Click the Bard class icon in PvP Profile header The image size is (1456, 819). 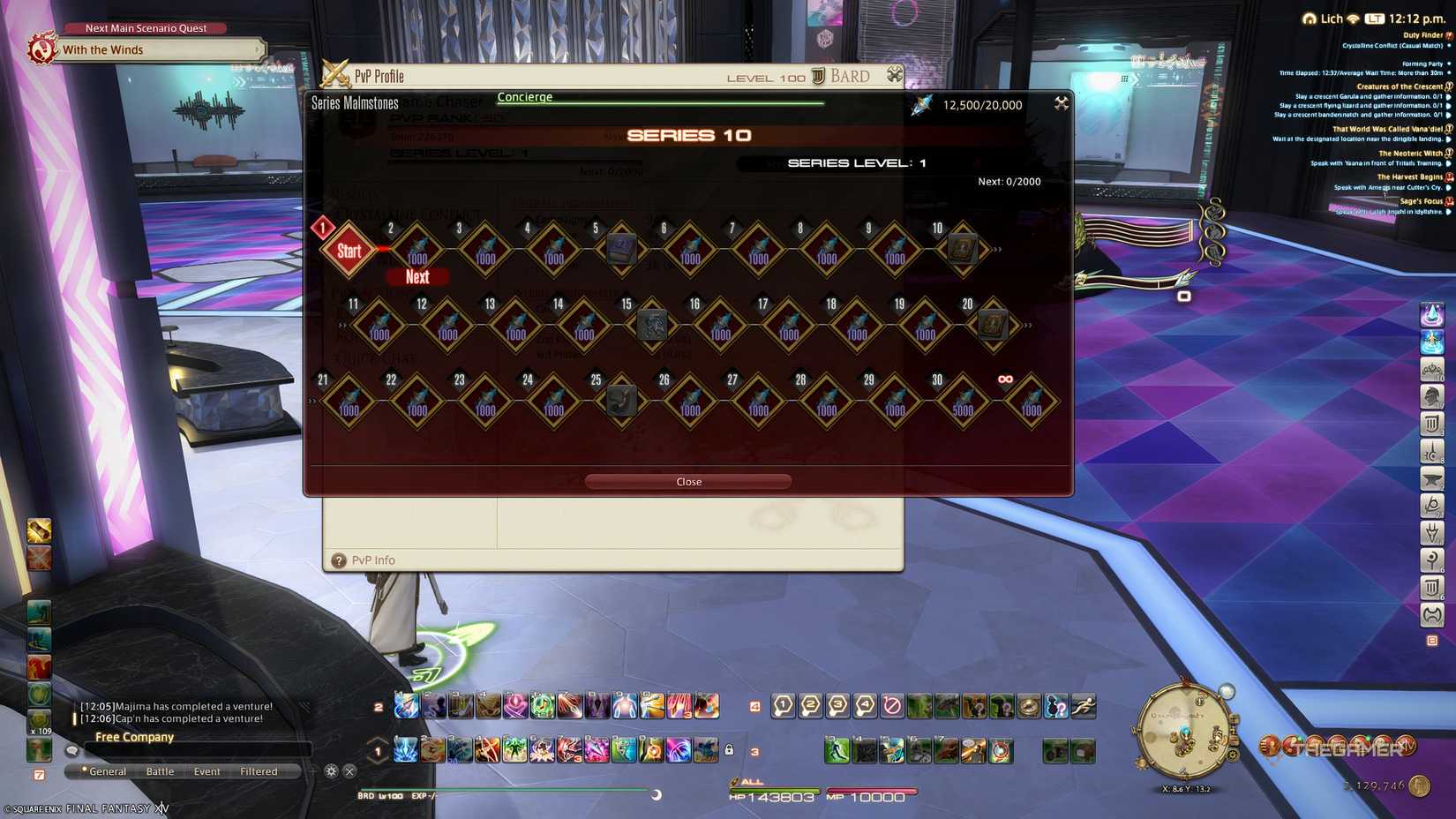click(817, 76)
